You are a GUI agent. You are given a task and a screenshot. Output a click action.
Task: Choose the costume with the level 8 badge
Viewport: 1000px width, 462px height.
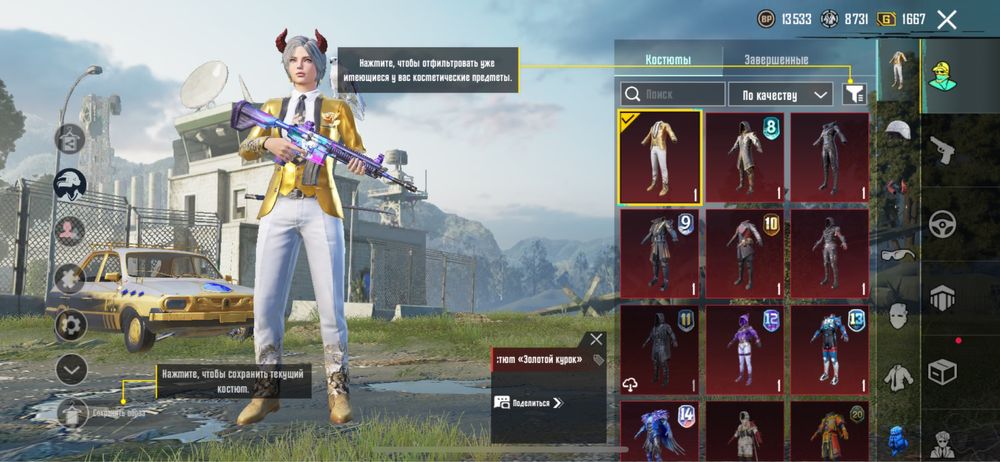tap(745, 156)
